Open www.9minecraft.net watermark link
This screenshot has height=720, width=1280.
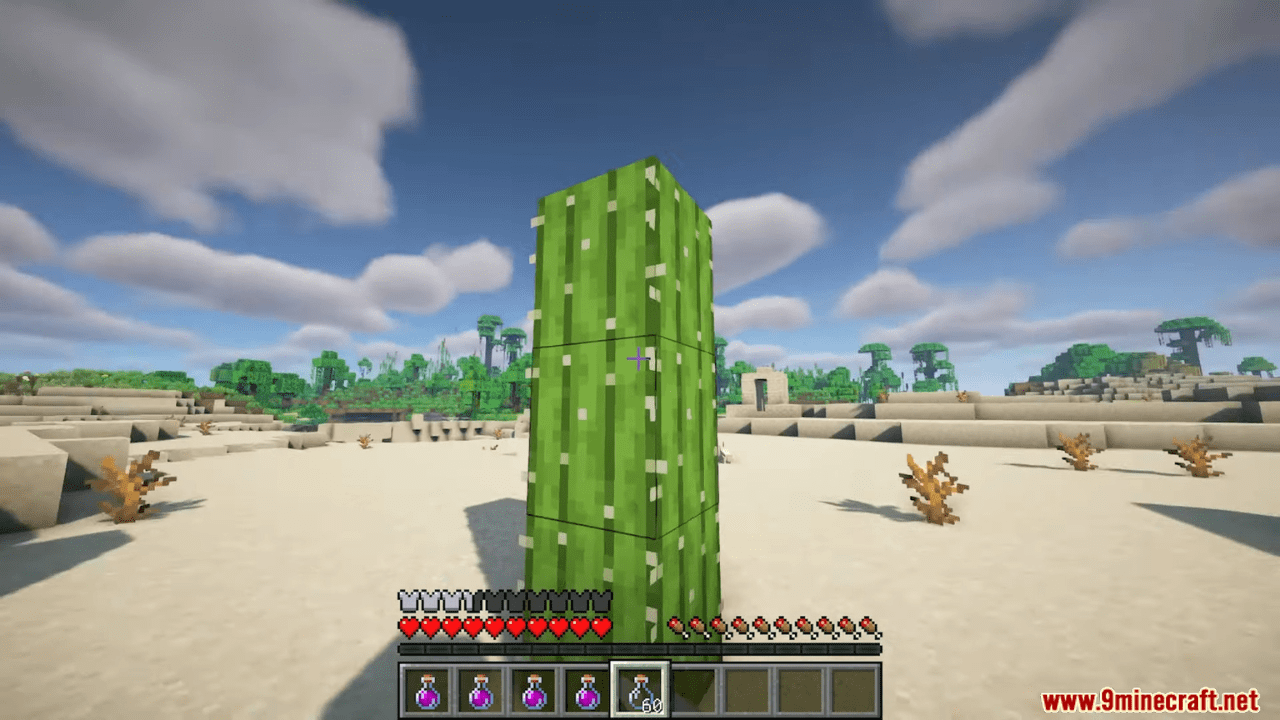pyautogui.click(x=1152, y=700)
